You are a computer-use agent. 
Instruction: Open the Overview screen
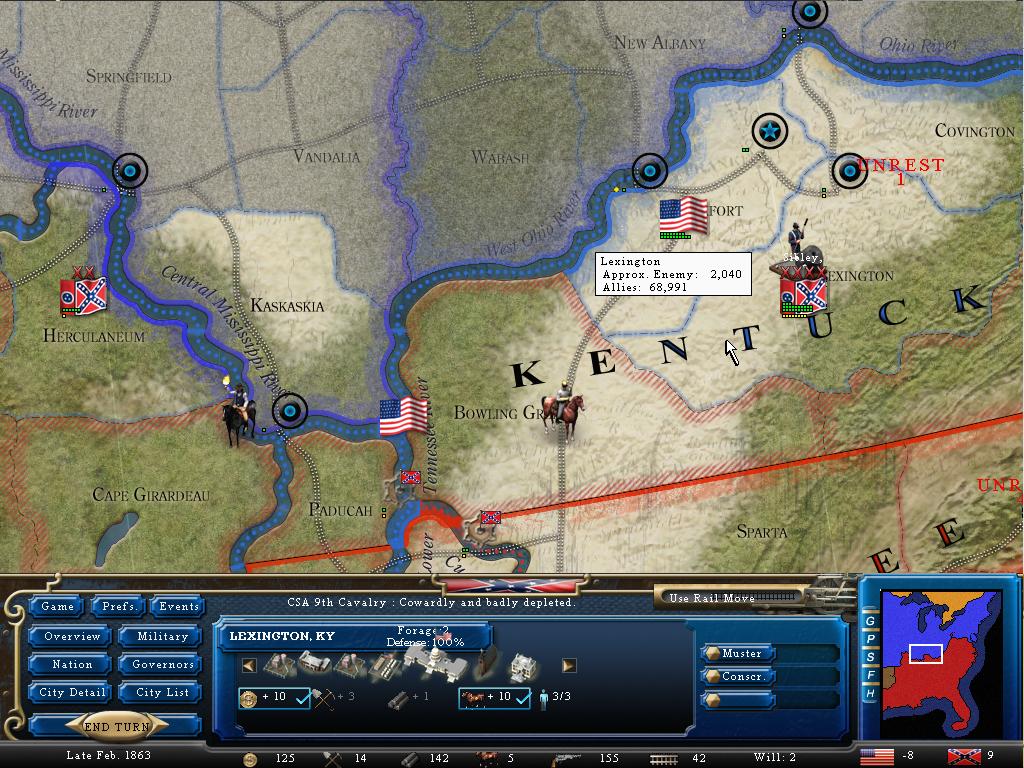click(x=72, y=636)
